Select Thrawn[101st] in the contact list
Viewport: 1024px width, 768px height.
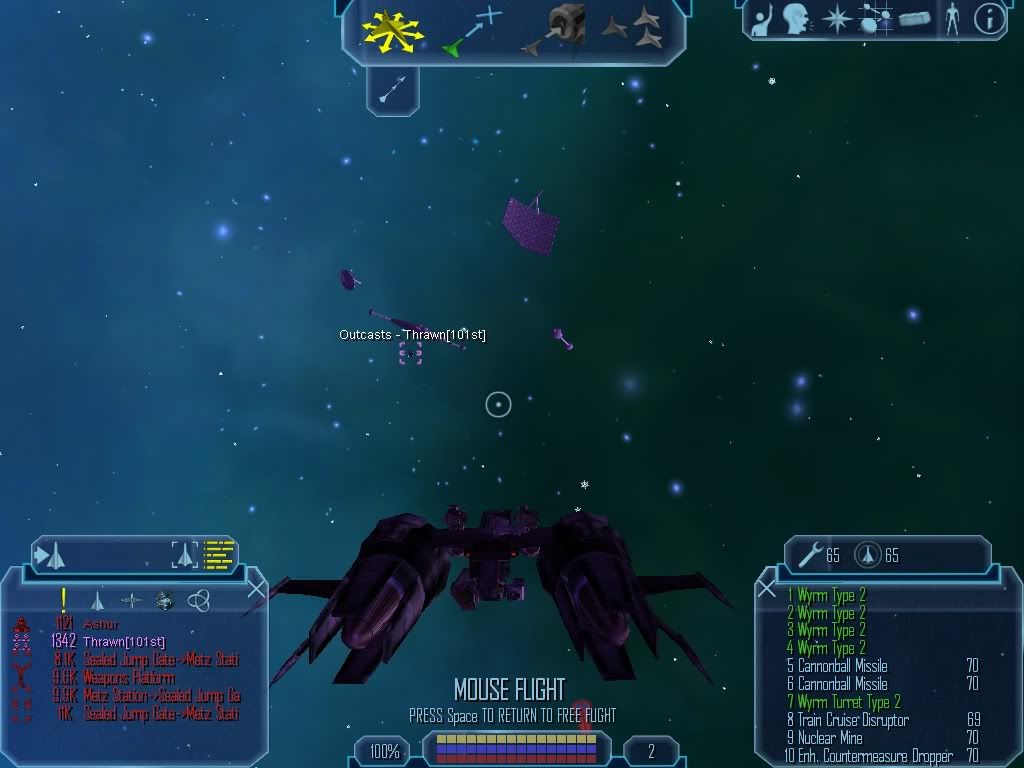click(122, 642)
